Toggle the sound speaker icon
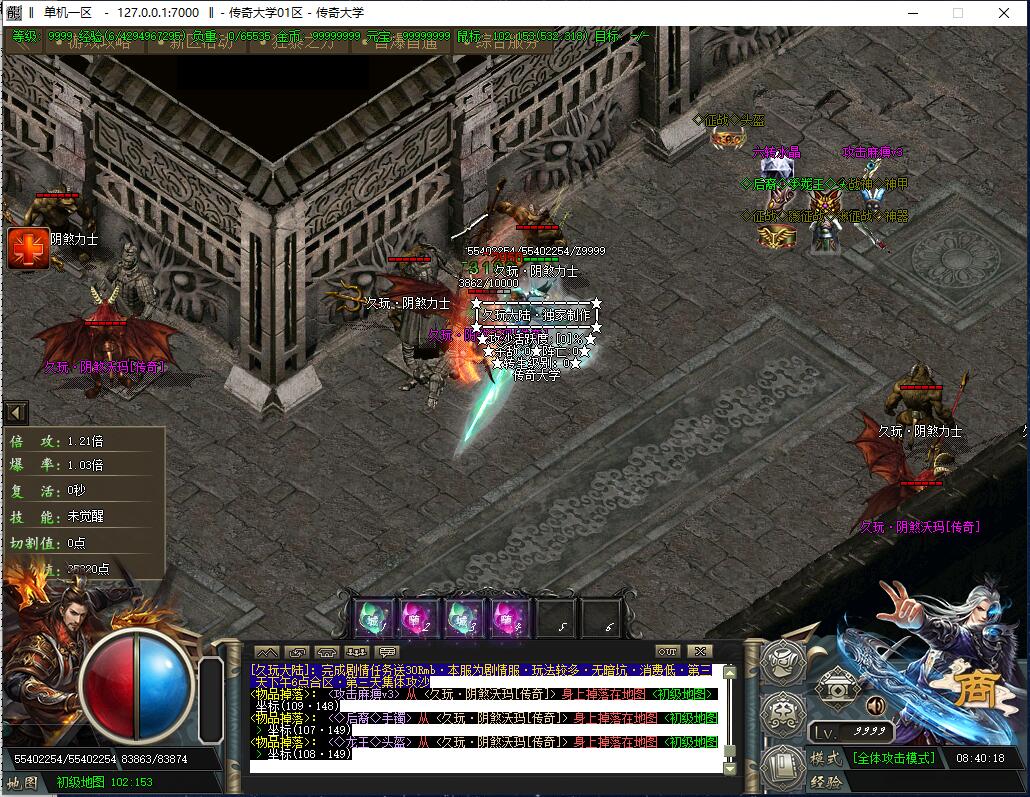This screenshot has width=1030, height=797. tap(876, 706)
